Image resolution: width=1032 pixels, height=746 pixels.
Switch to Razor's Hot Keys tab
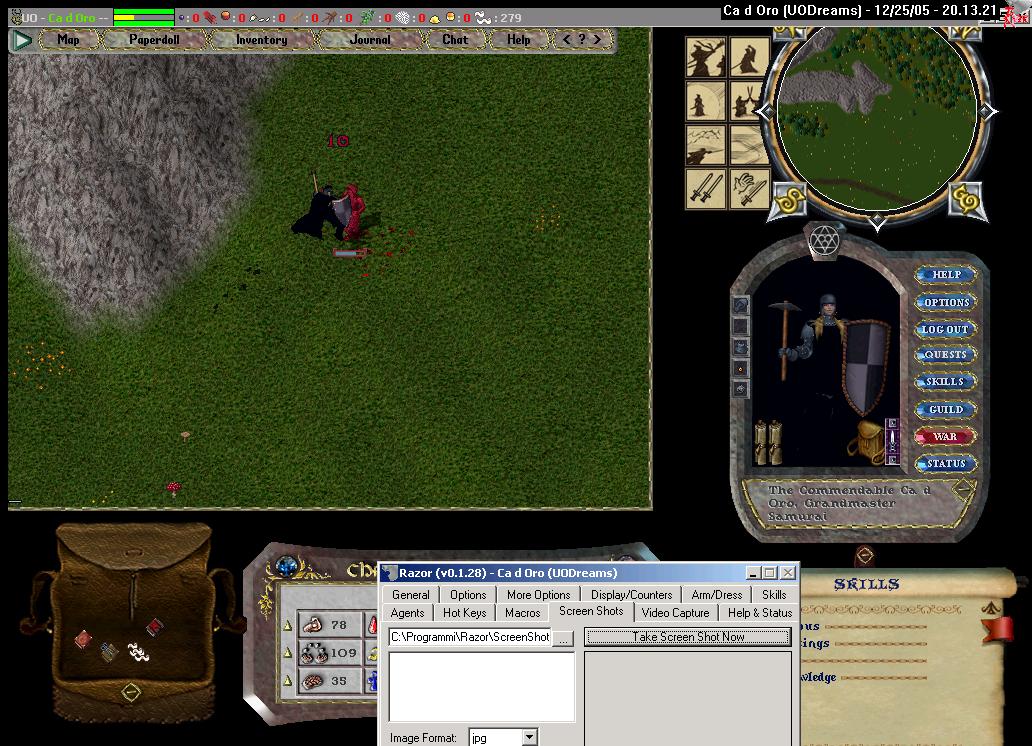465,613
